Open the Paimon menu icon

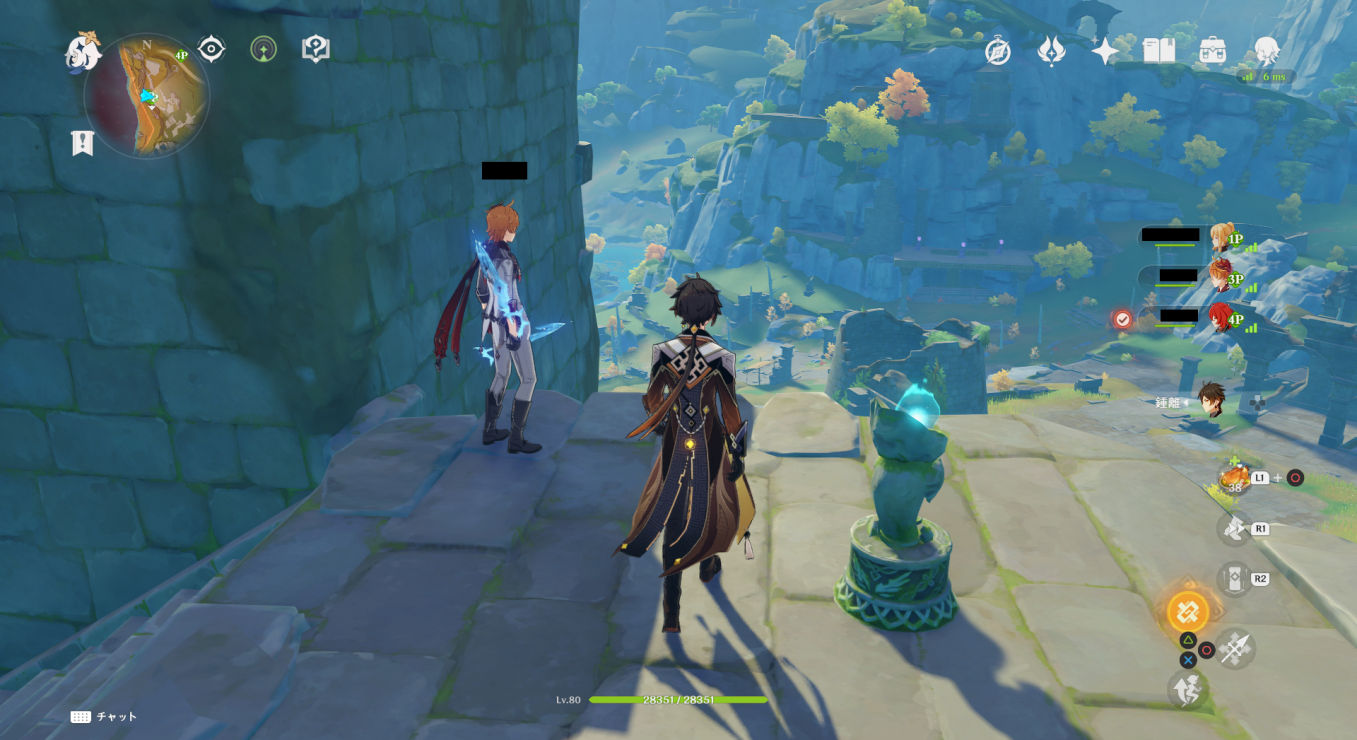(83, 52)
